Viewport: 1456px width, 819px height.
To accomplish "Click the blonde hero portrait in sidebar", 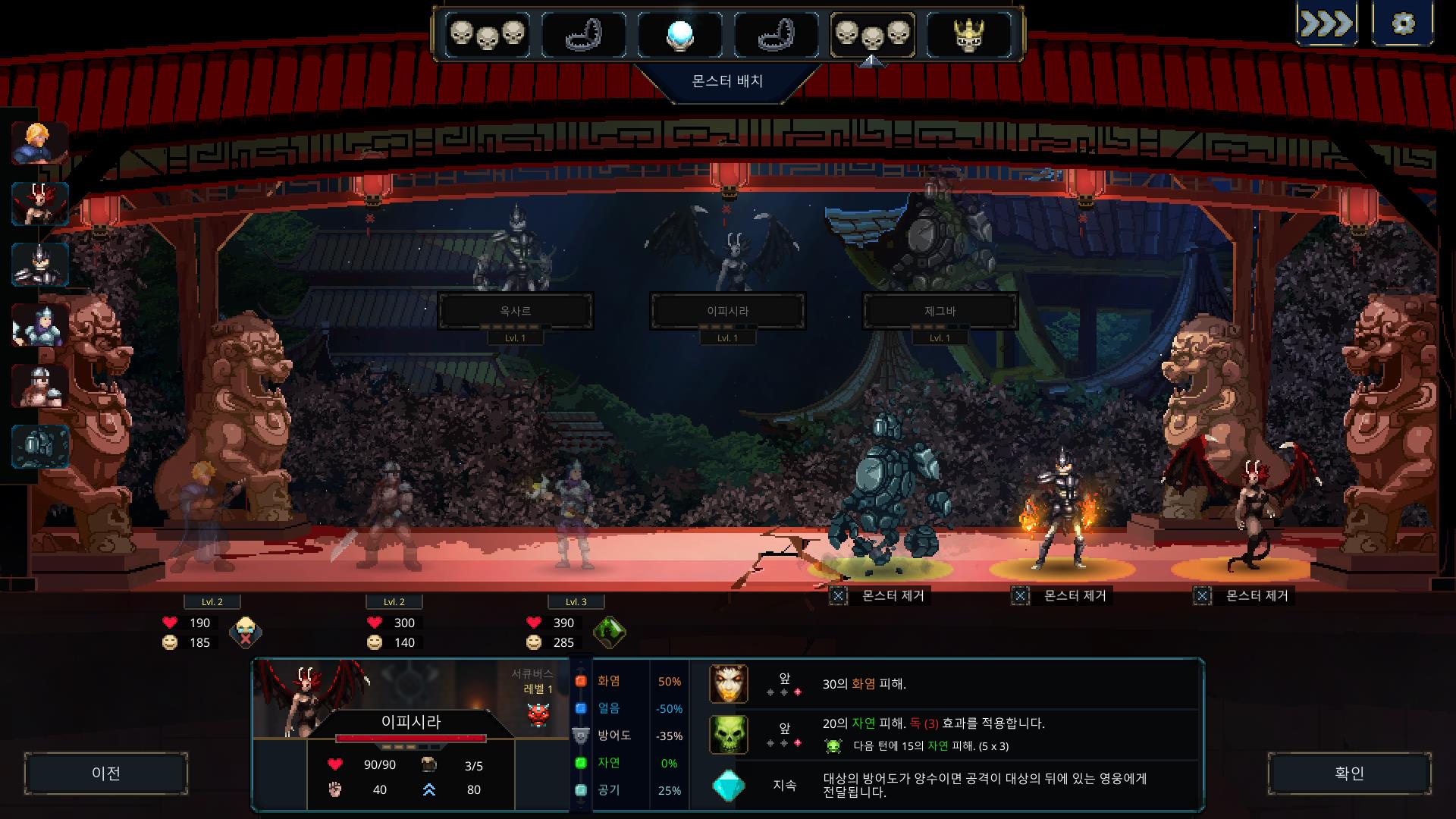I will (39, 143).
